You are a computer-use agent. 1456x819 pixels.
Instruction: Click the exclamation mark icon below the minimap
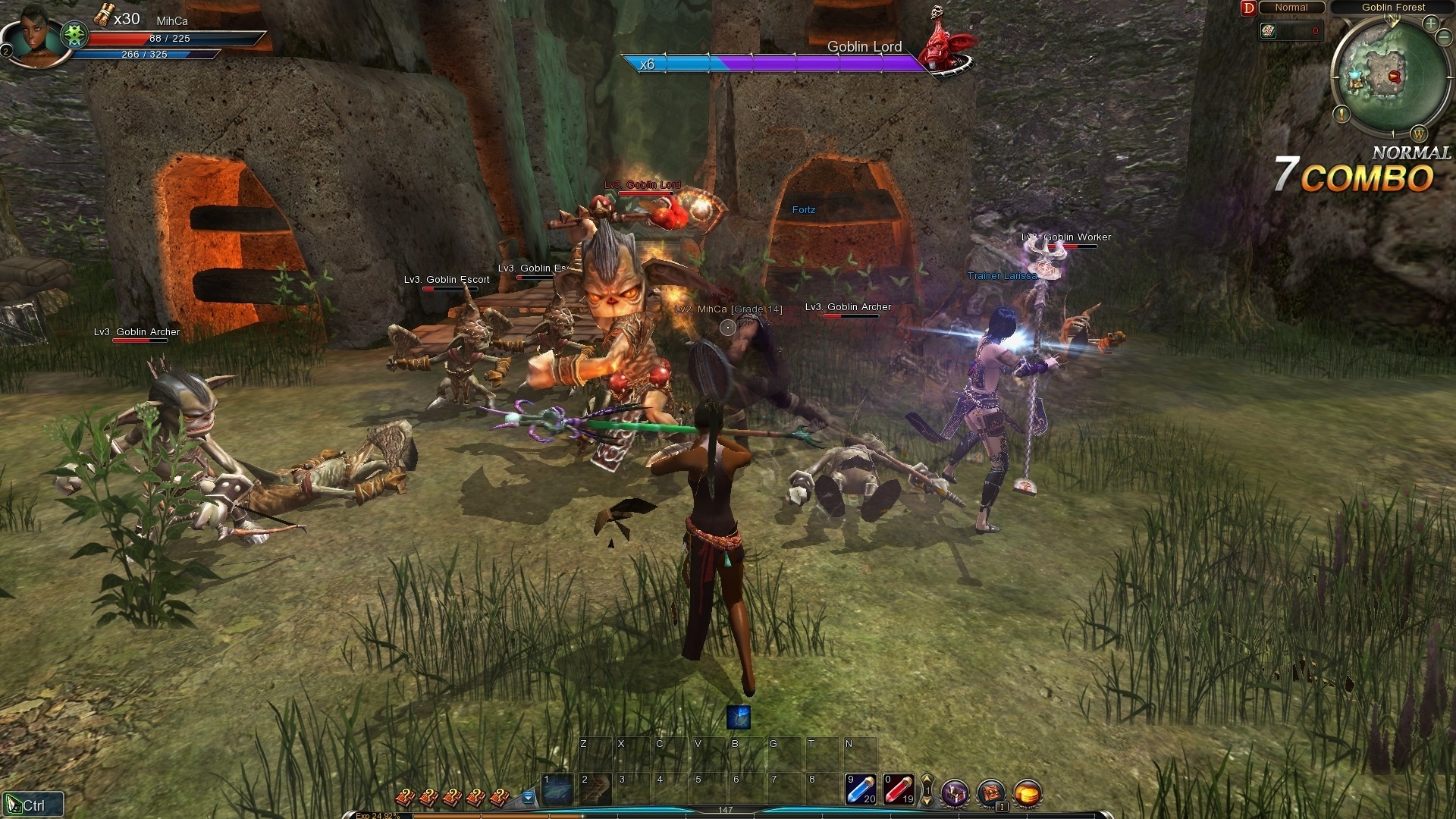pos(1341,115)
